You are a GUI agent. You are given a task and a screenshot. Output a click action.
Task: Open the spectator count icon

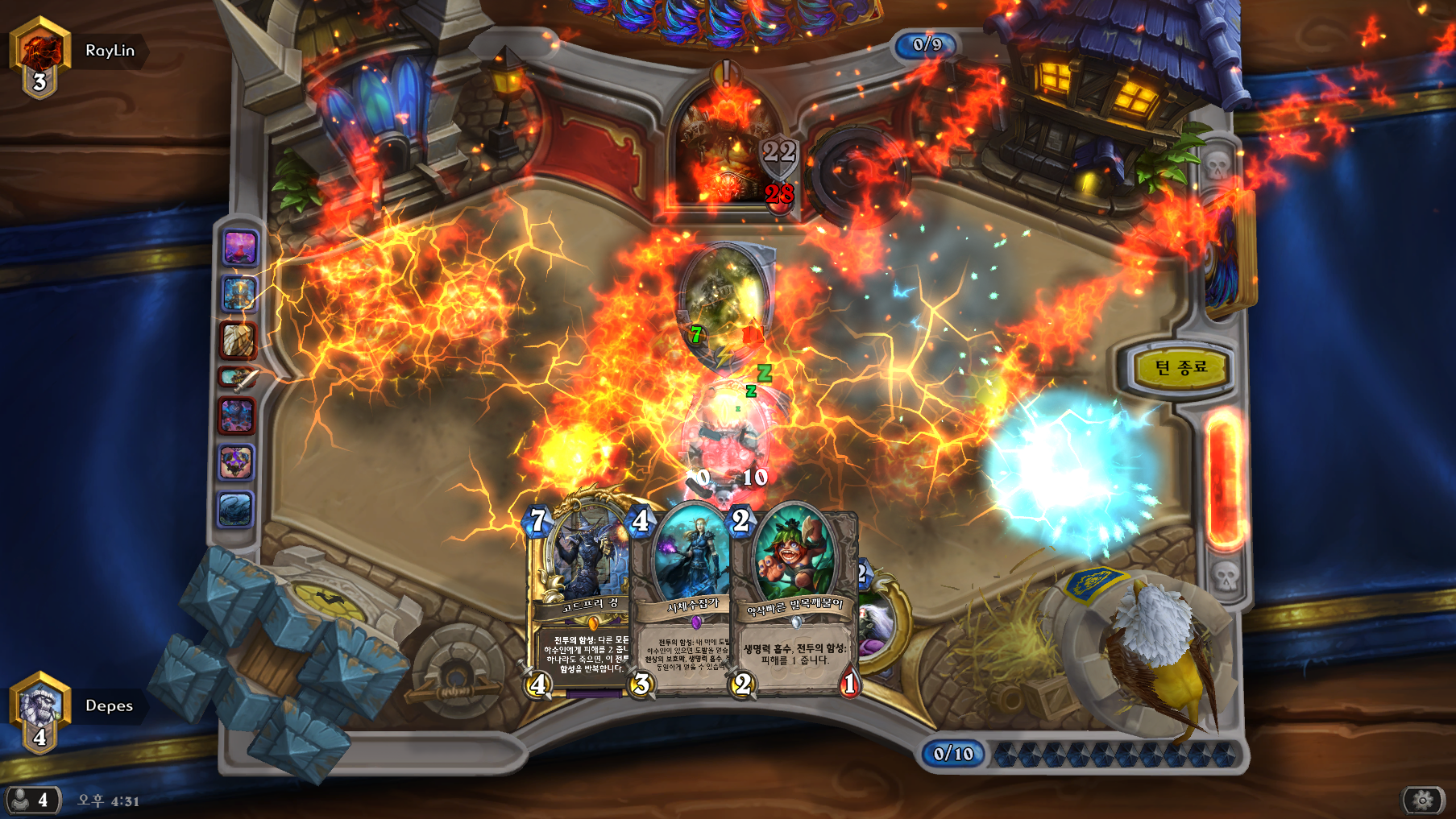pos(31,800)
